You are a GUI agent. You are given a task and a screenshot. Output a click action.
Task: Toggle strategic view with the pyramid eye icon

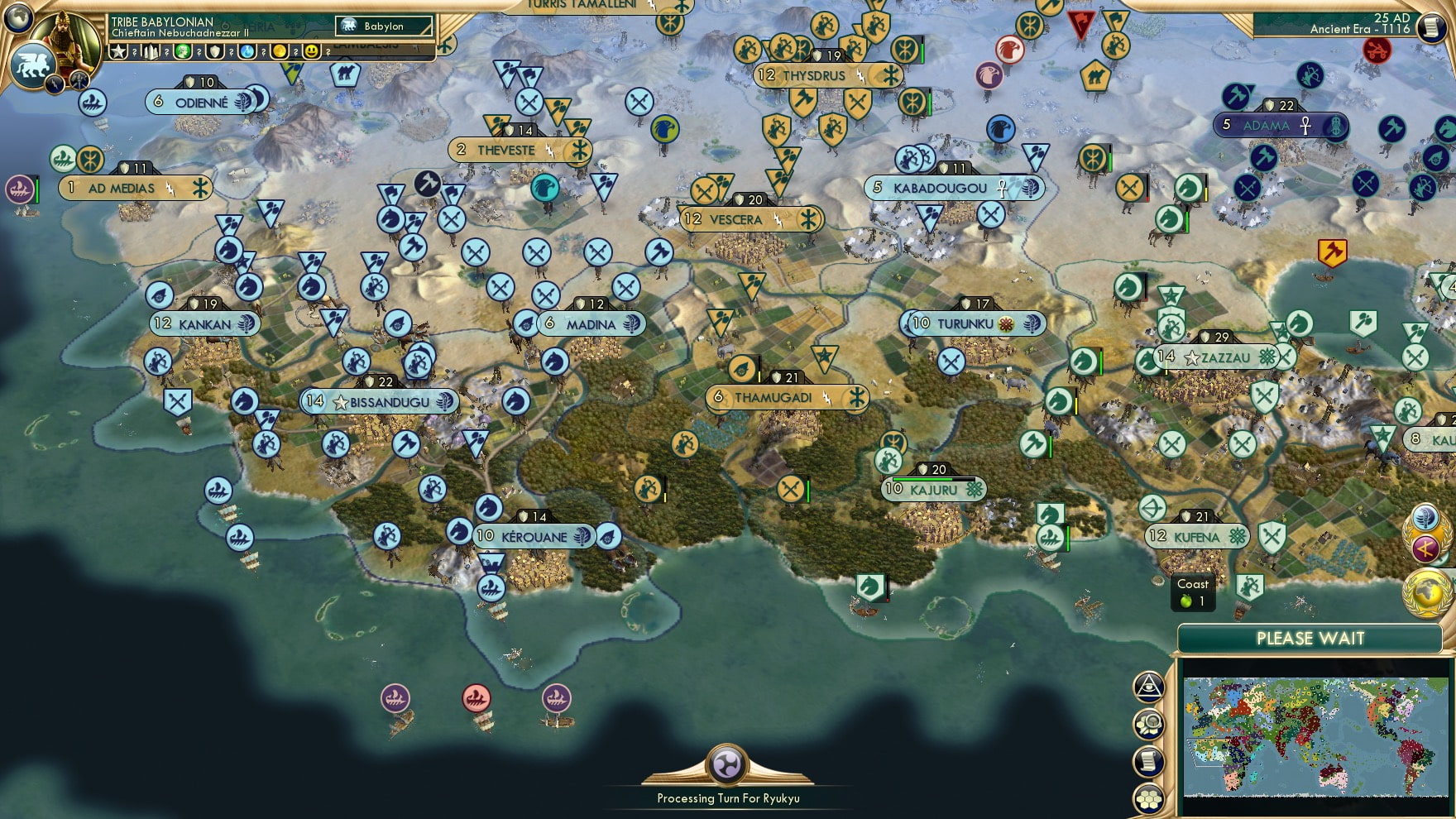[x=1148, y=687]
